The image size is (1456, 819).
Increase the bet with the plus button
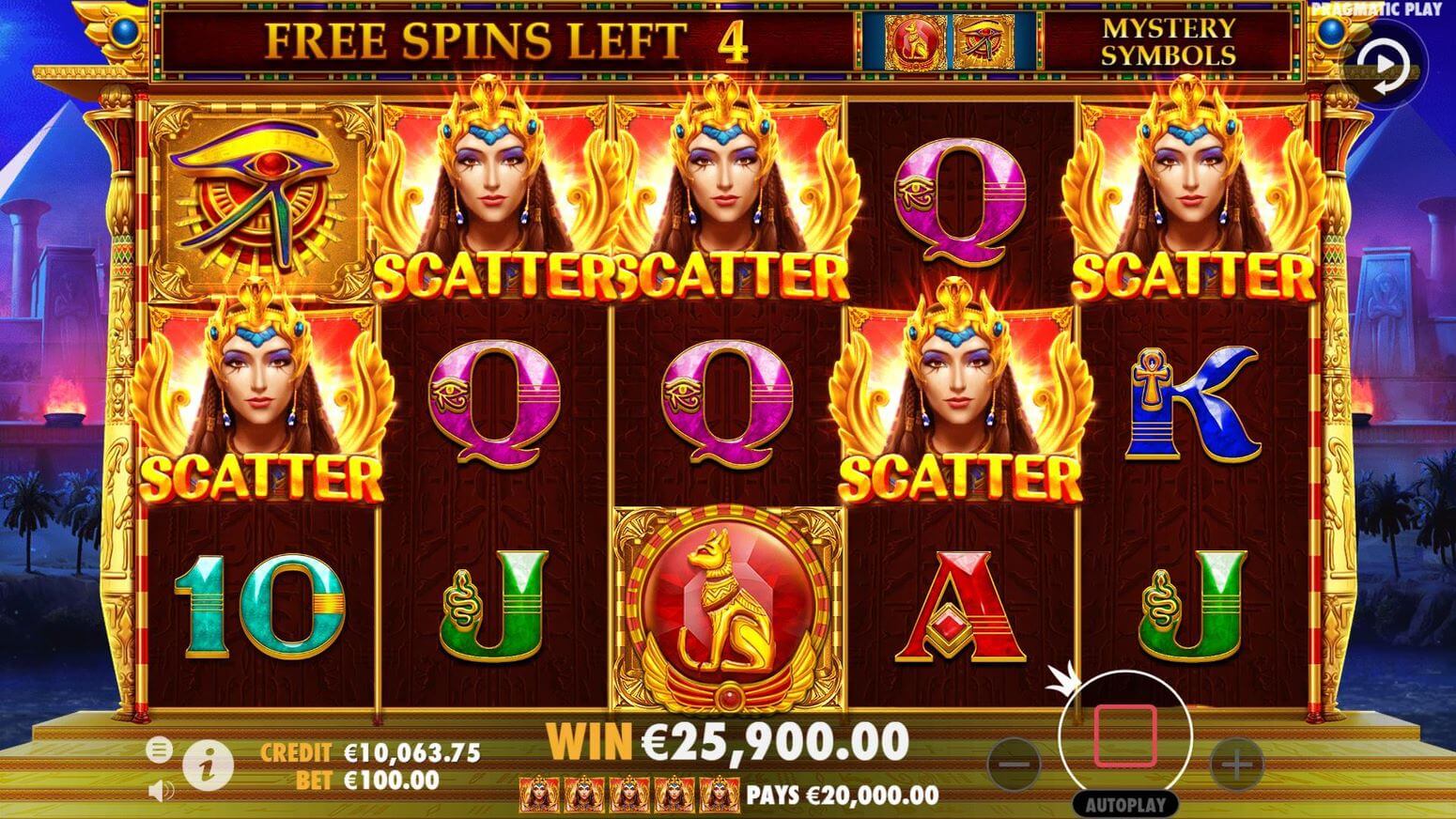(x=1236, y=764)
